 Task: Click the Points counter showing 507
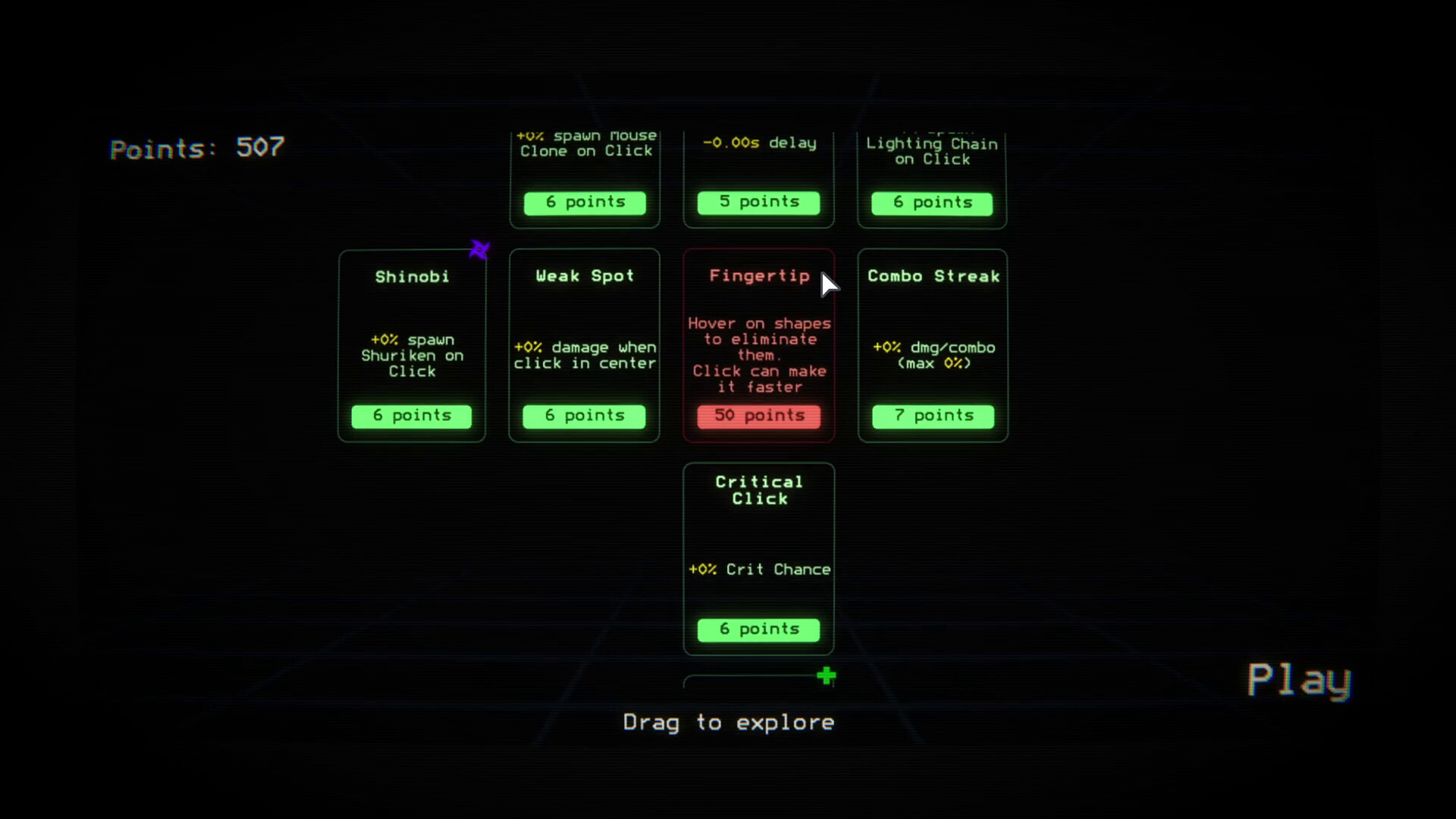(196, 149)
